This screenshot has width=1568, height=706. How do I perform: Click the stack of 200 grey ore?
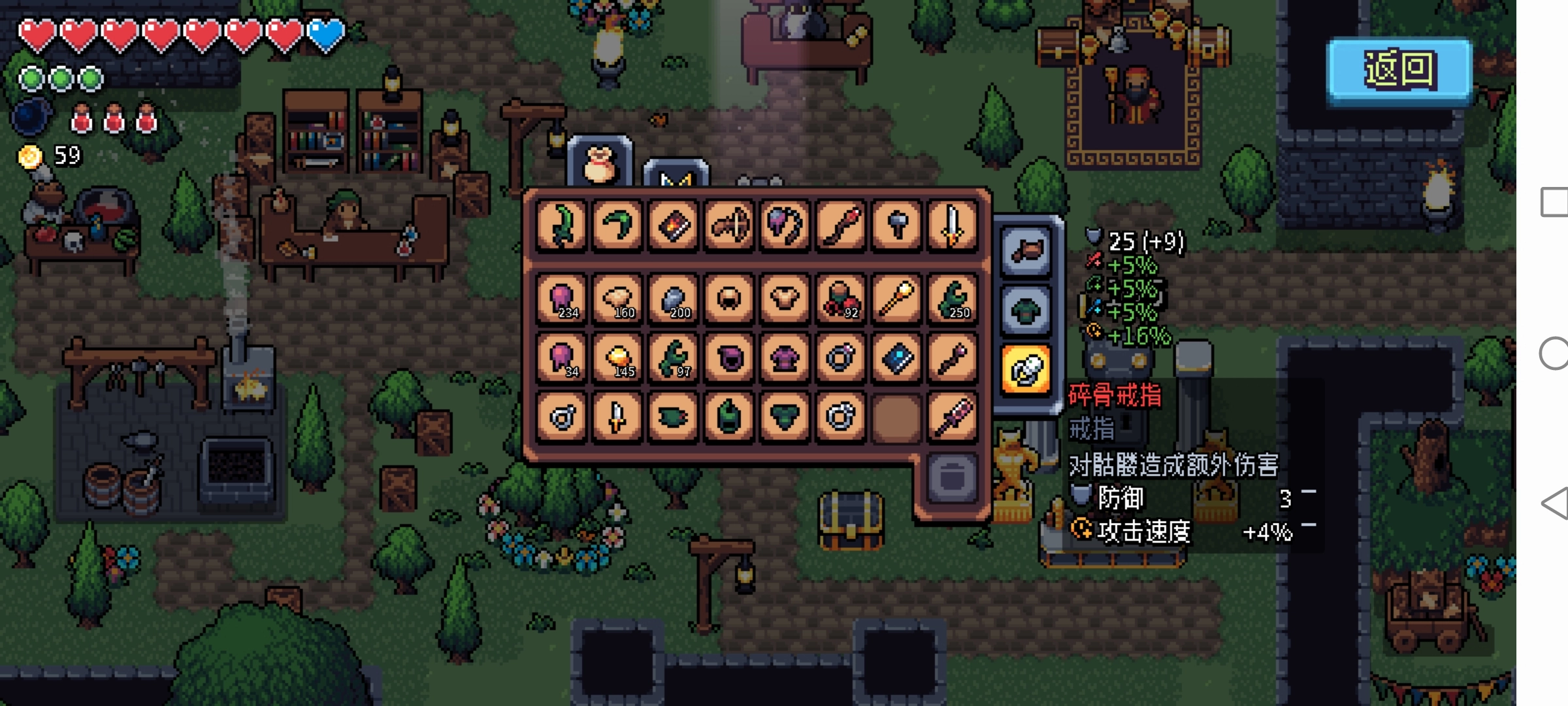[673, 300]
